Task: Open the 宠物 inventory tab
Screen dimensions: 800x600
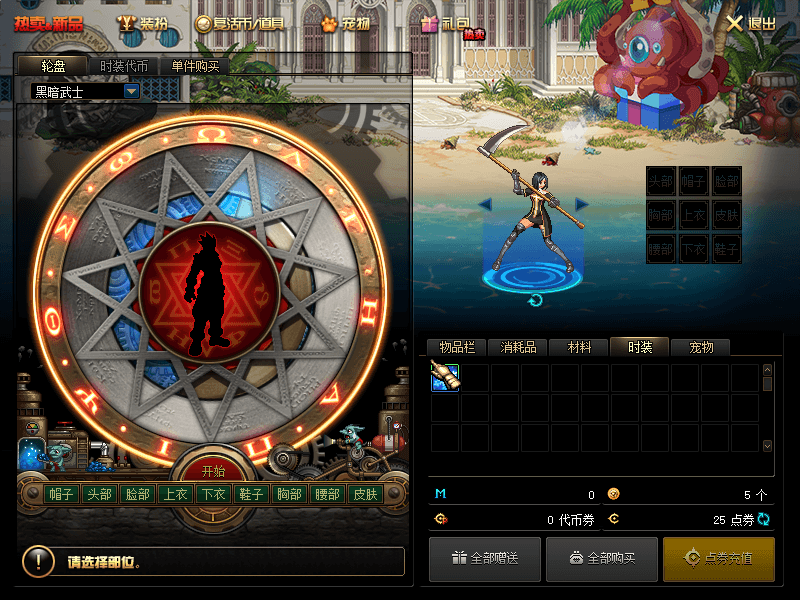Action: [x=700, y=347]
